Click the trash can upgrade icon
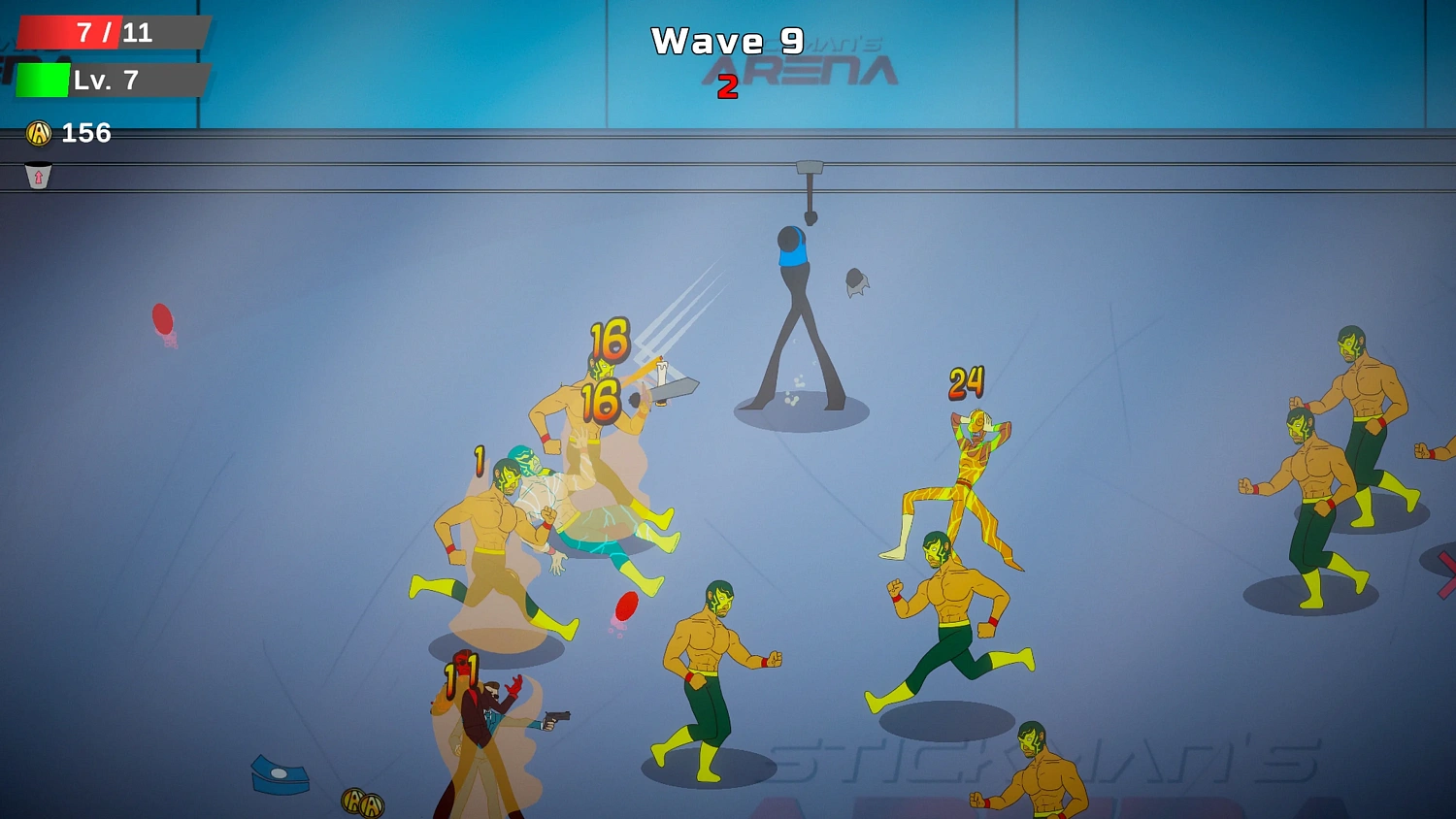This screenshot has width=1456, height=819. point(37,177)
